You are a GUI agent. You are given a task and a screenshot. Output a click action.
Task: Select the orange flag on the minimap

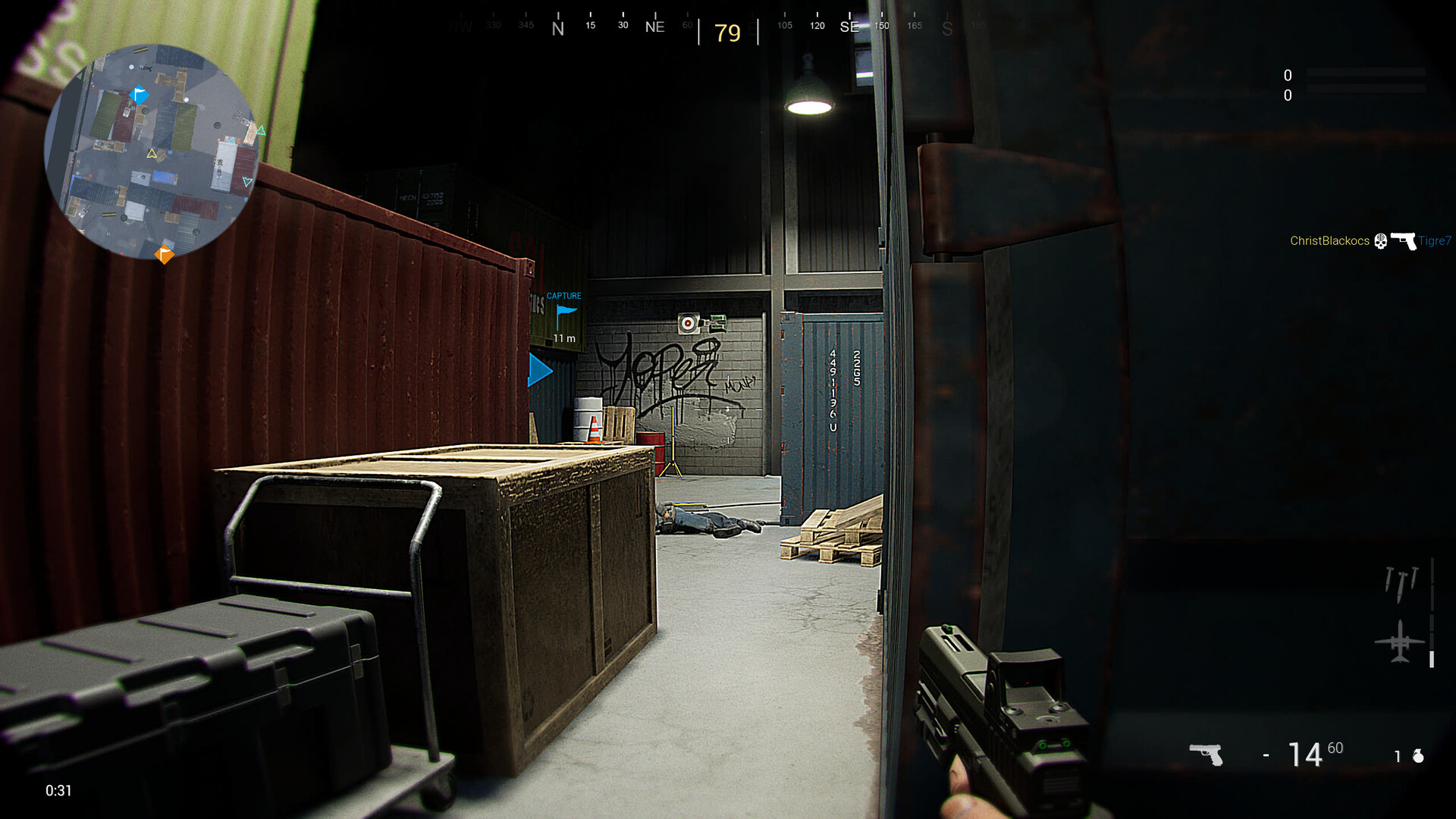tap(164, 254)
